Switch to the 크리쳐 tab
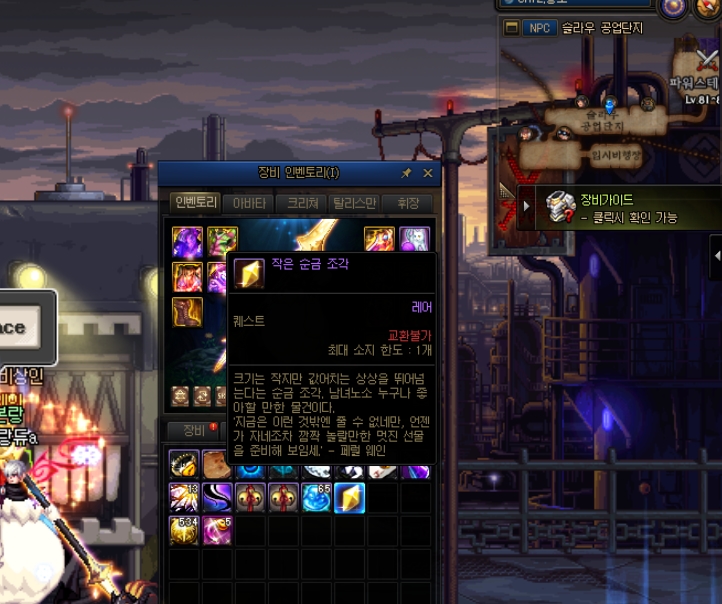This screenshot has width=722, height=604. coord(303,202)
